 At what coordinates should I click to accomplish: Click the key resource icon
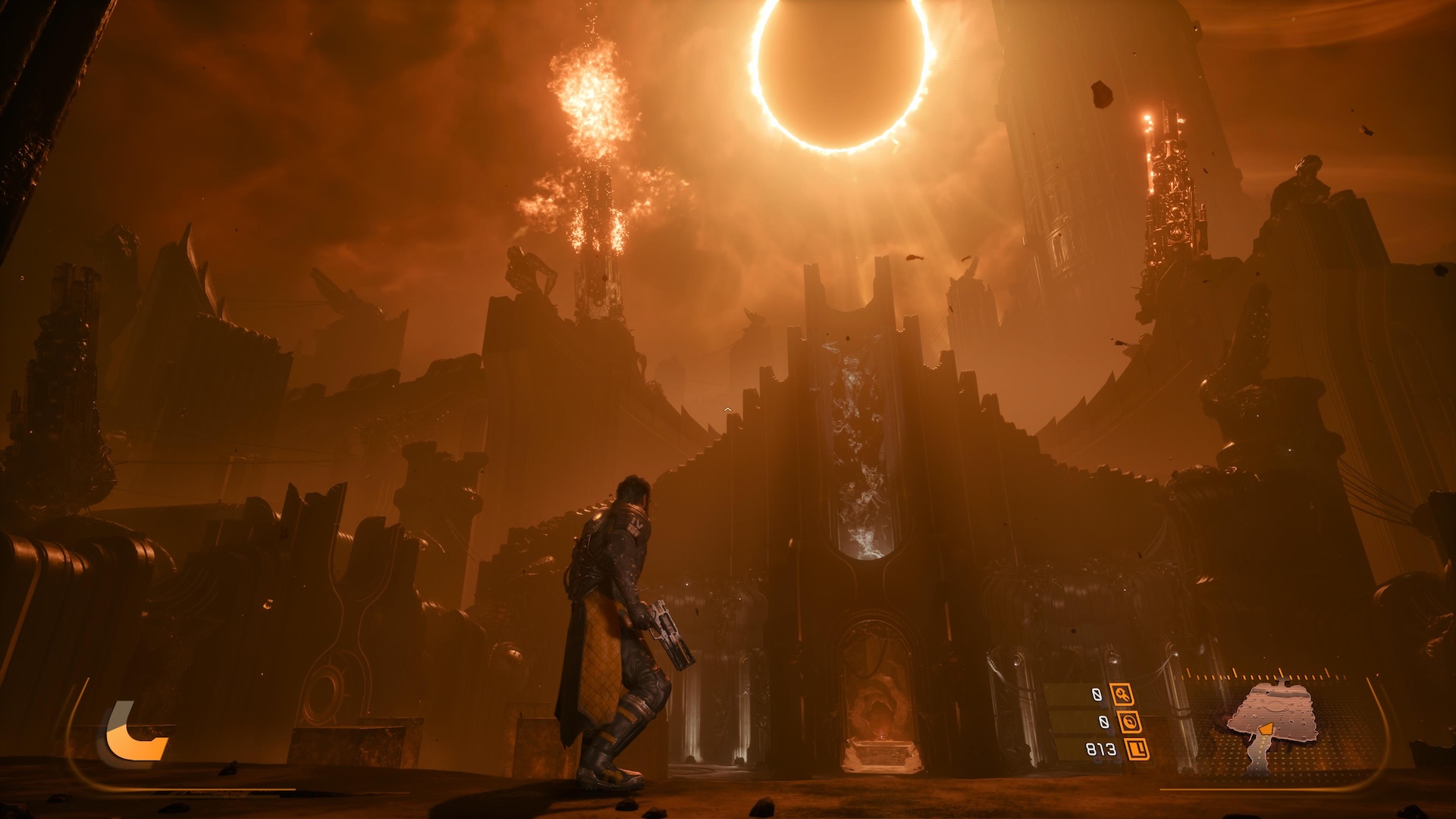(x=1122, y=694)
